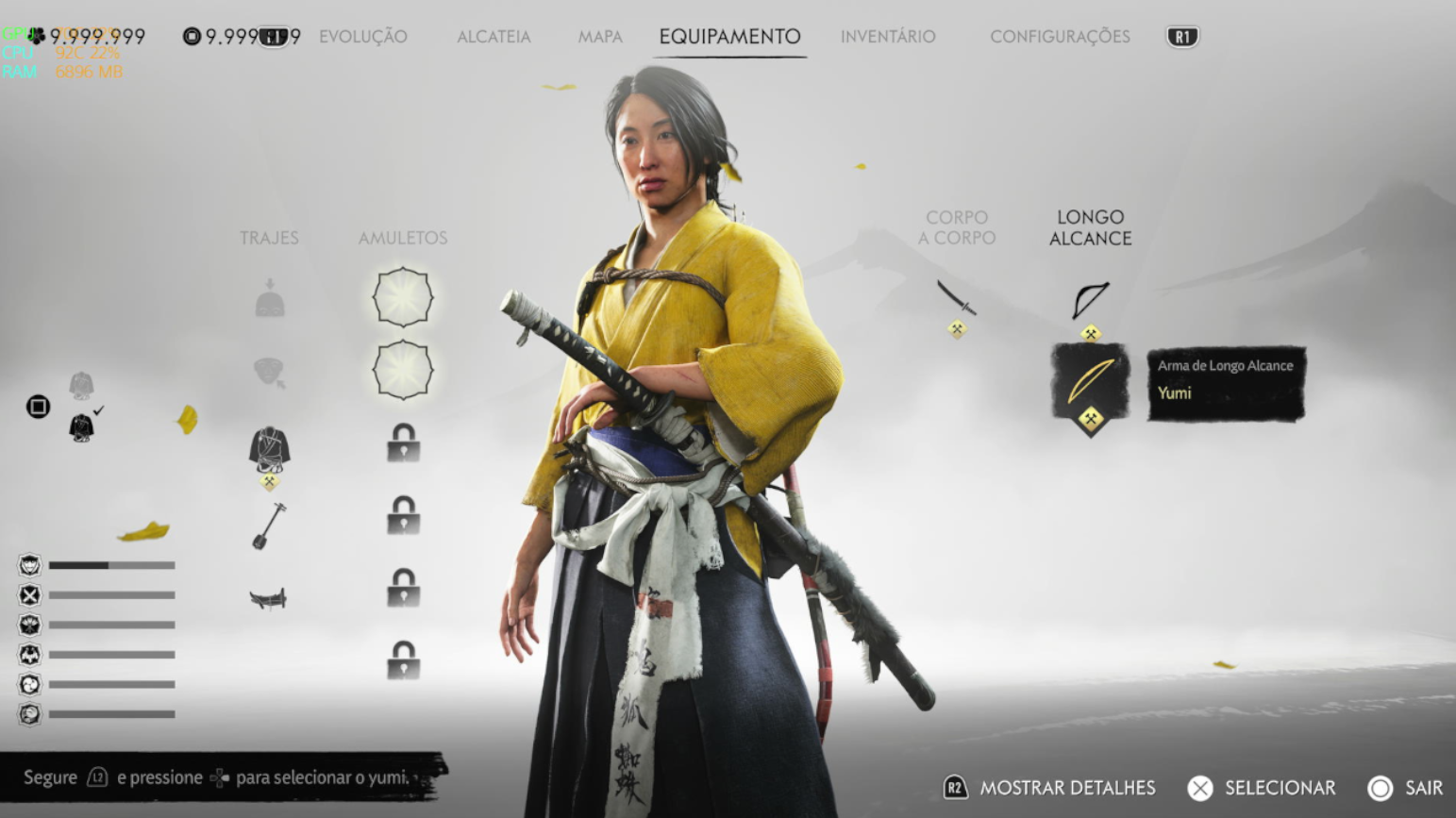Switch to the Evolução tab
The image size is (1456, 818).
point(362,37)
